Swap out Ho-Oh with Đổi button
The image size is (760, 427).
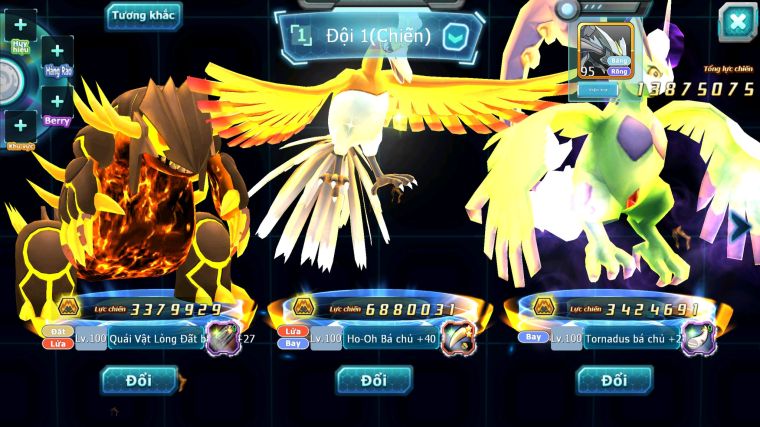pos(374,380)
